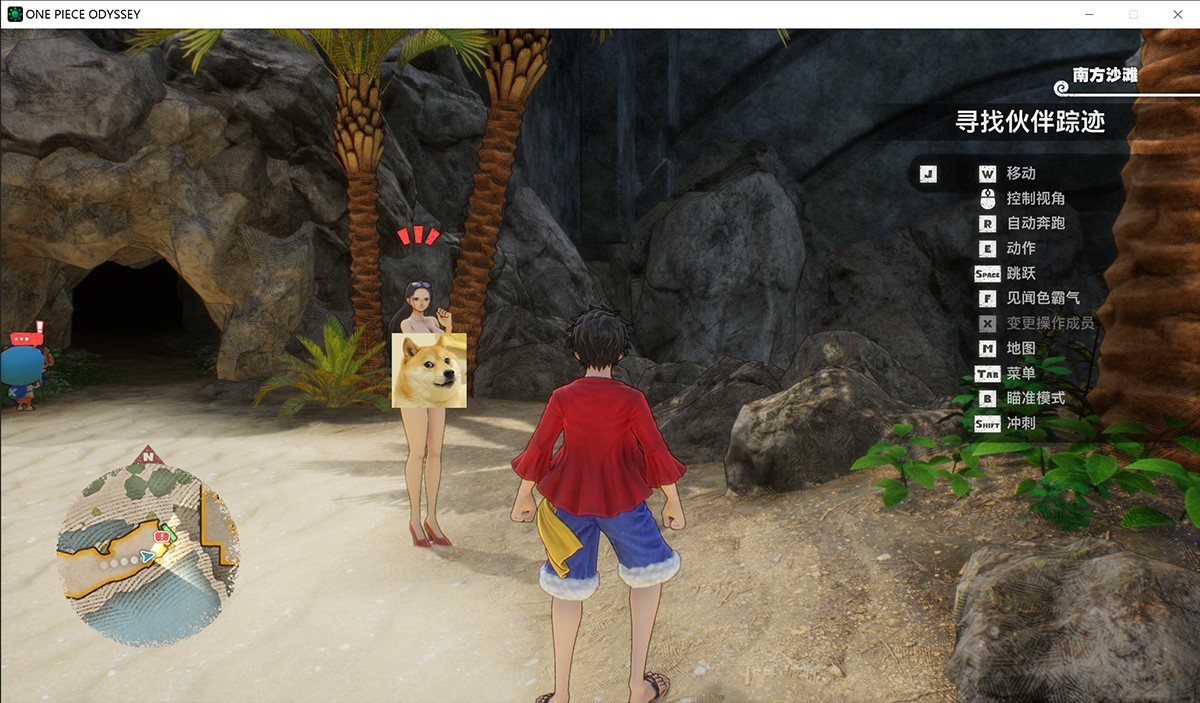
Task: Click the circular minimap
Action: (x=147, y=556)
